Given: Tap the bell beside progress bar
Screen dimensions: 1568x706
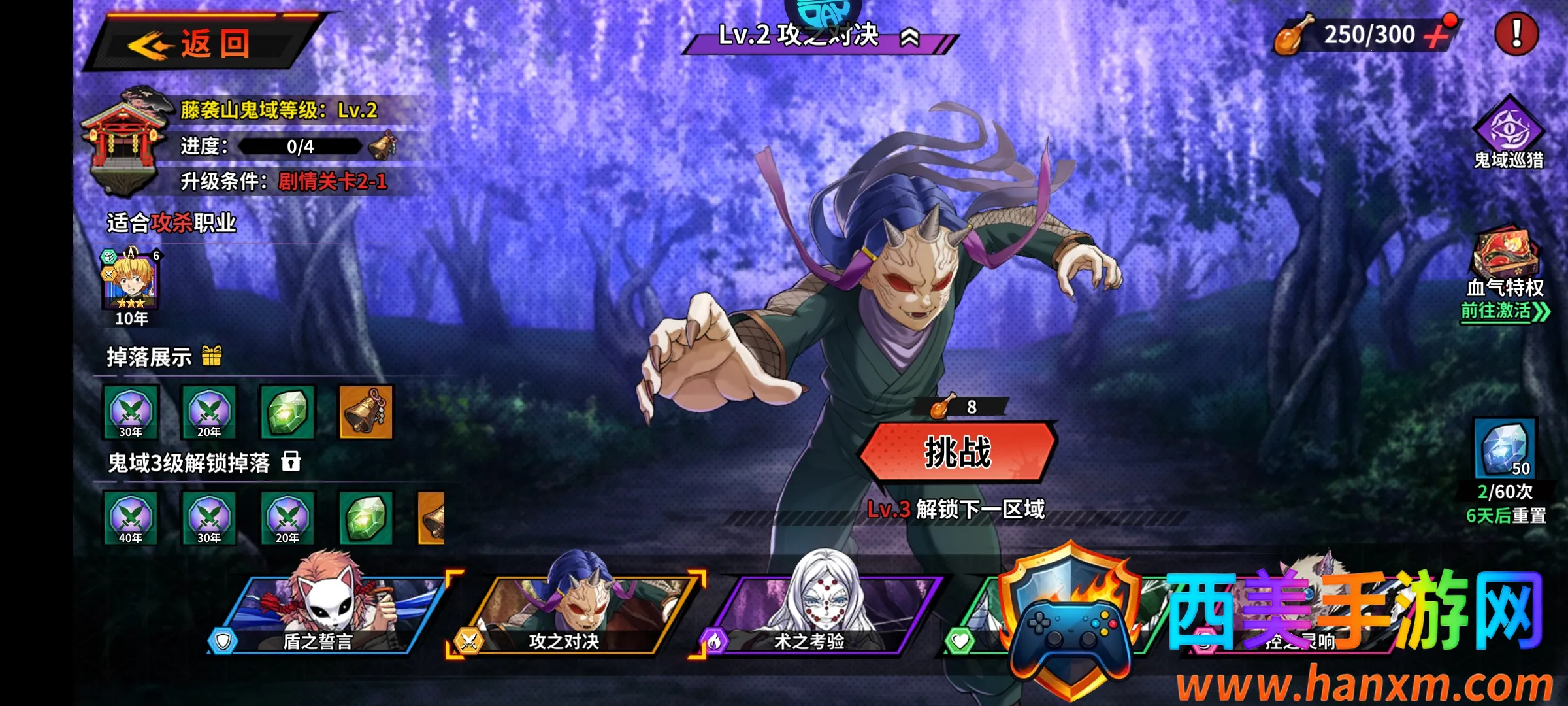Looking at the screenshot, I should pyautogui.click(x=382, y=146).
